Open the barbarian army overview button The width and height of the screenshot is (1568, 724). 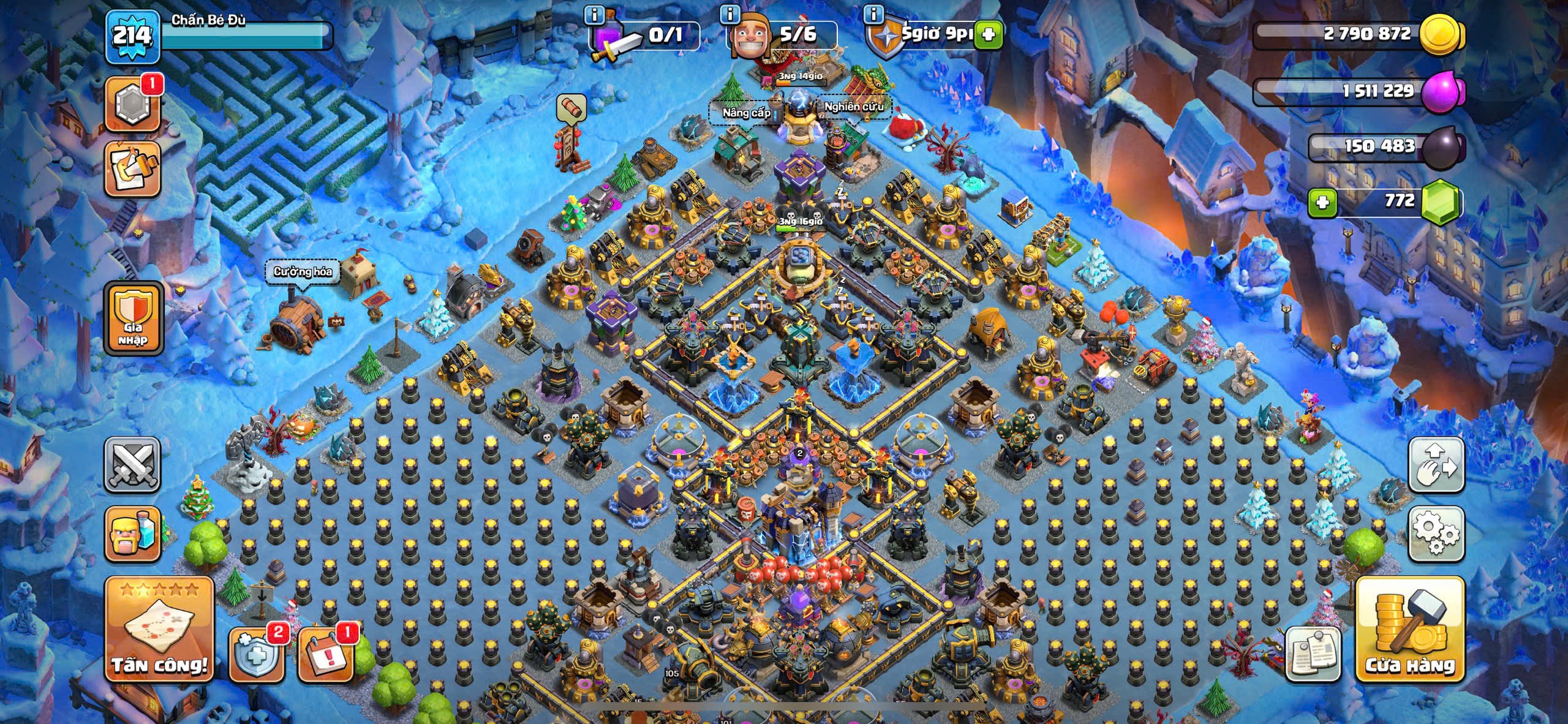coord(132,534)
